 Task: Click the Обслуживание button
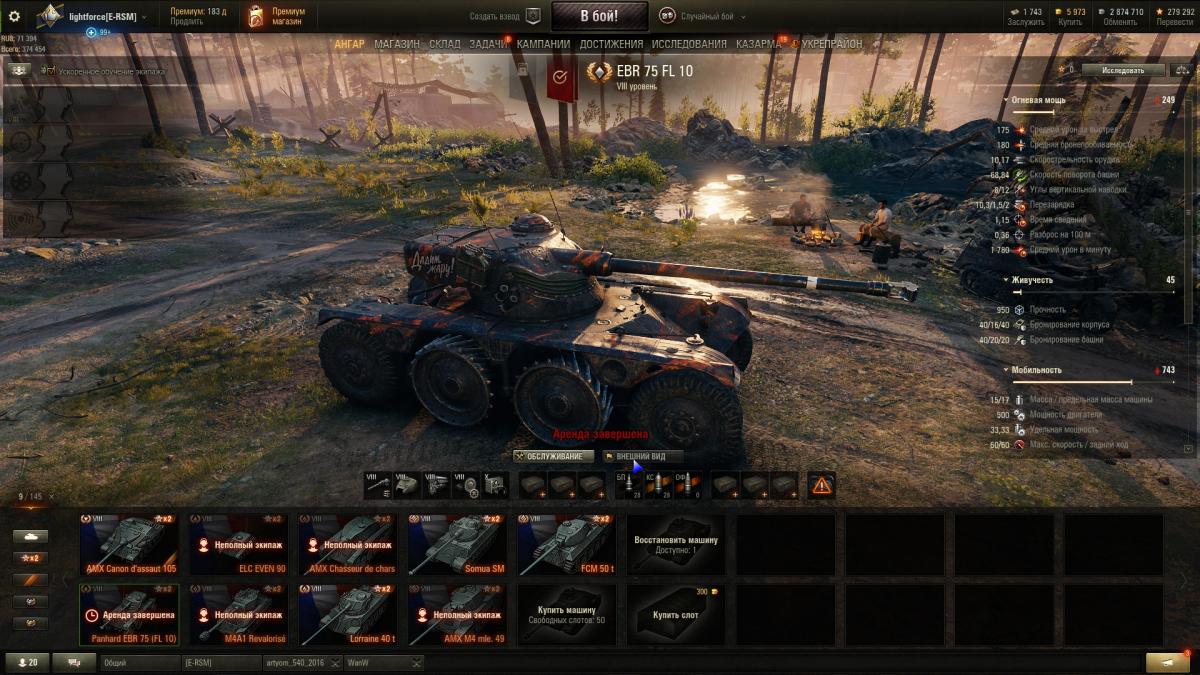pyautogui.click(x=554, y=456)
